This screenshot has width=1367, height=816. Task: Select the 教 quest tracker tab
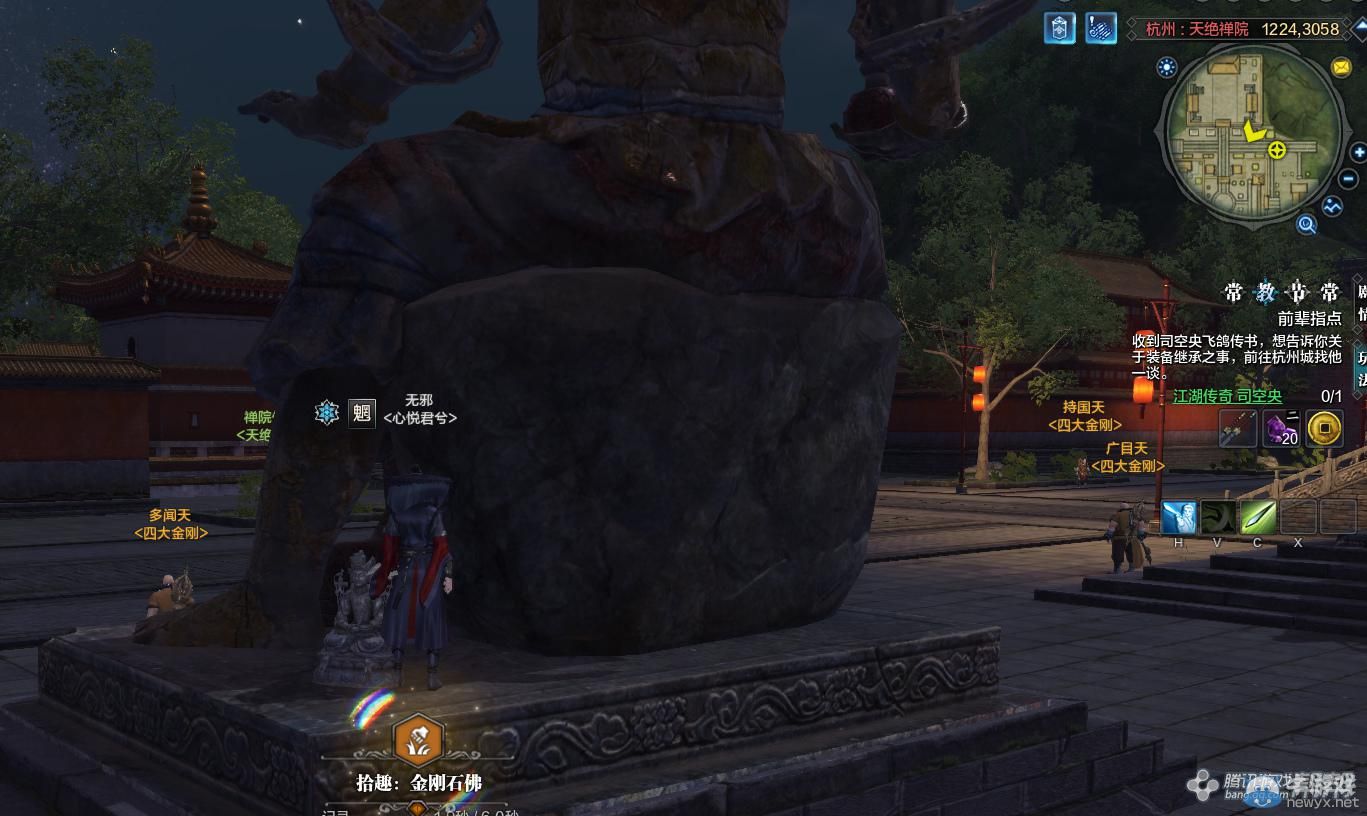[1265, 293]
